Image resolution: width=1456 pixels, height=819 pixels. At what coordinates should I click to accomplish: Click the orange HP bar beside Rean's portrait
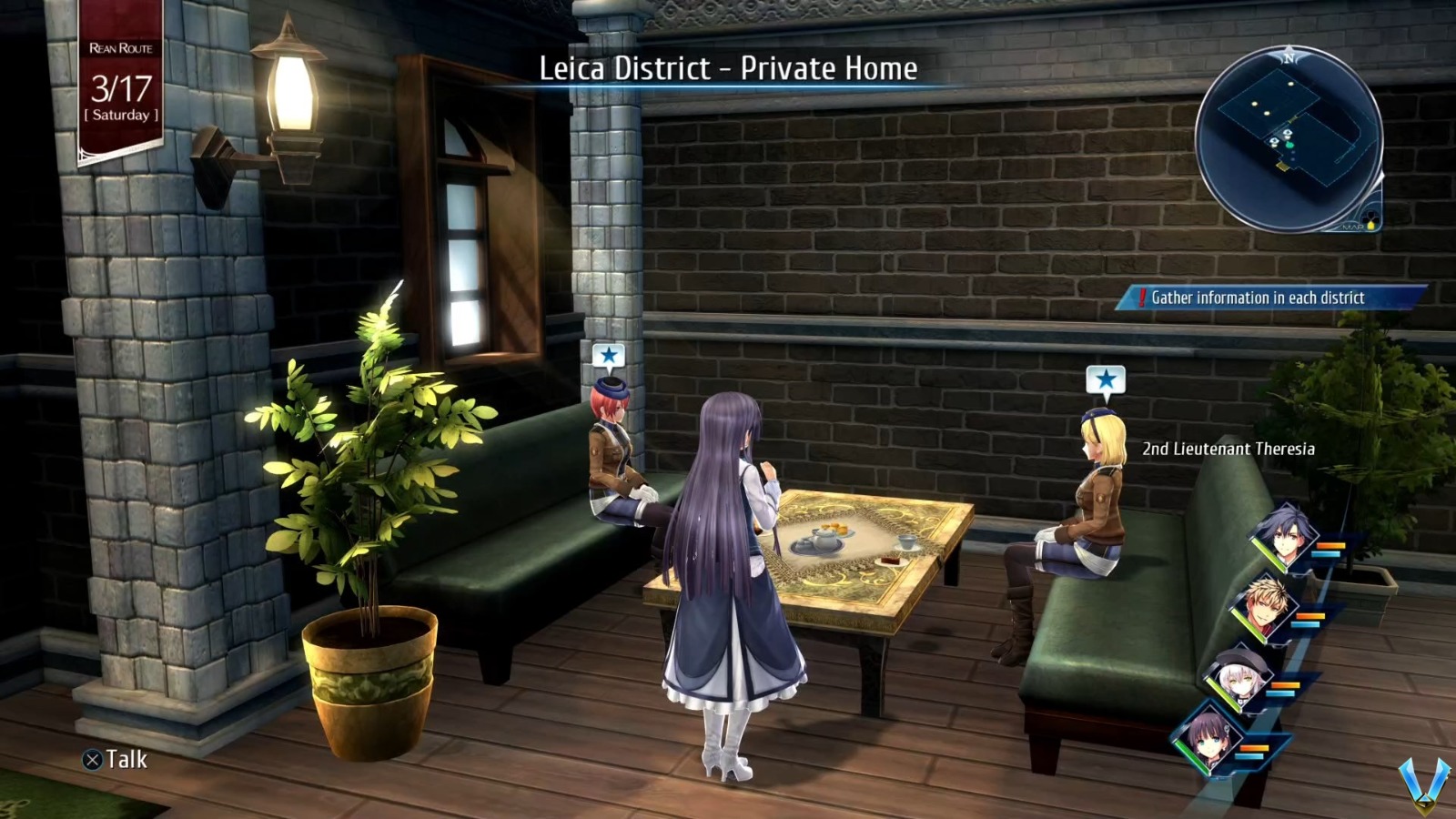pos(1330,546)
